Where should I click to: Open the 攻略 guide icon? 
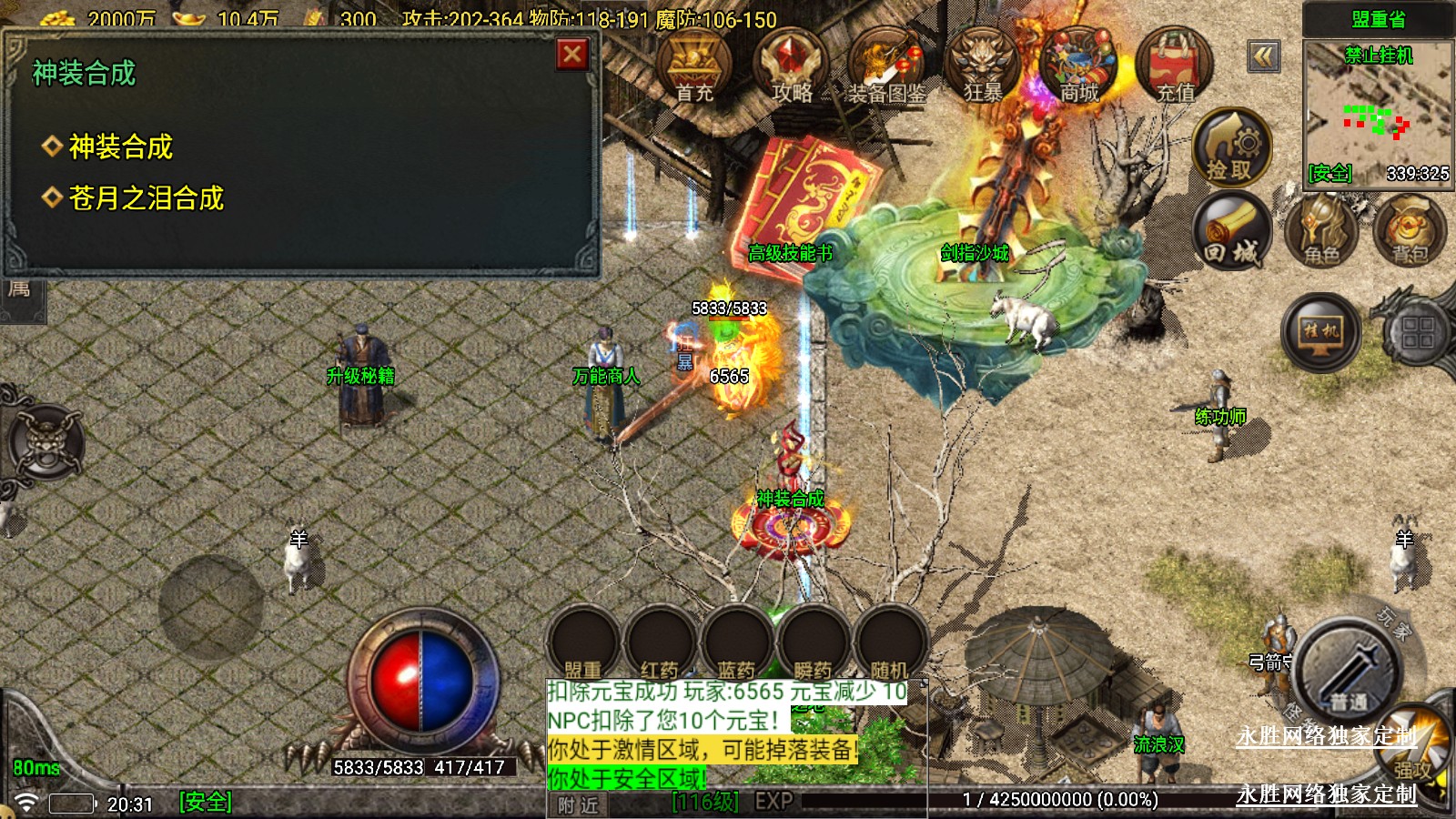[791, 66]
